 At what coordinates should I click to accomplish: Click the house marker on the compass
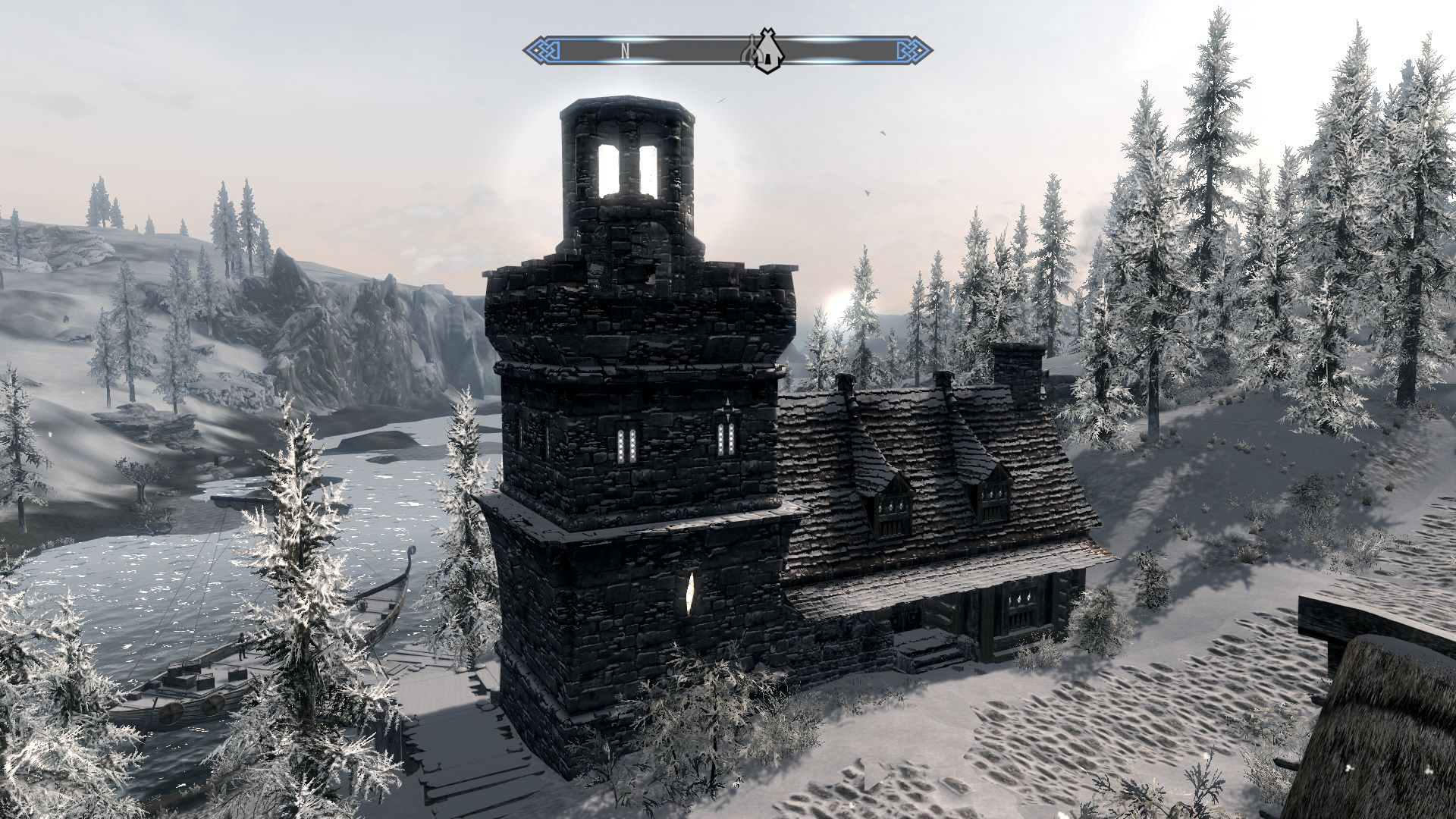tap(770, 52)
